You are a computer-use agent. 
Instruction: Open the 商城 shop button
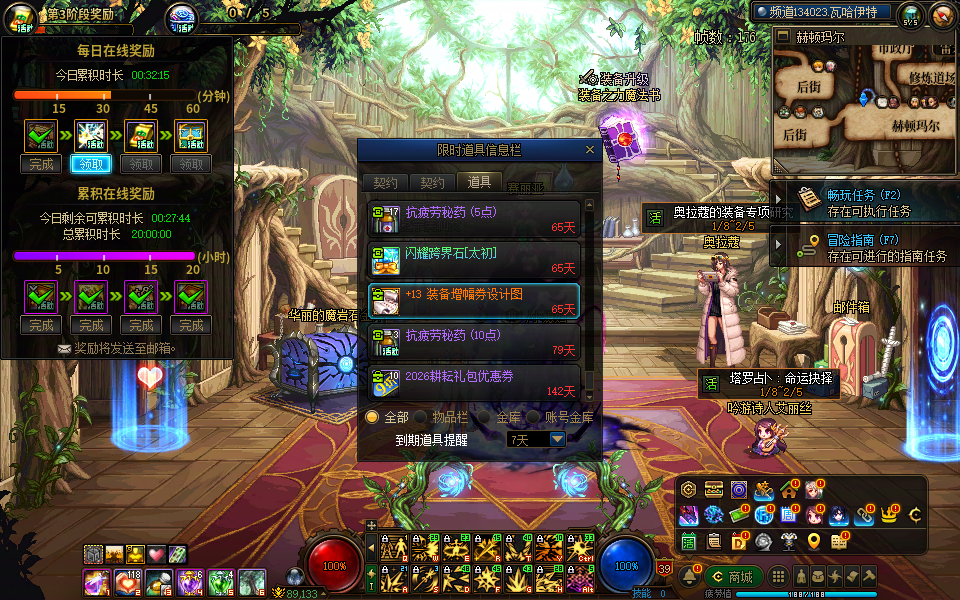tap(734, 577)
